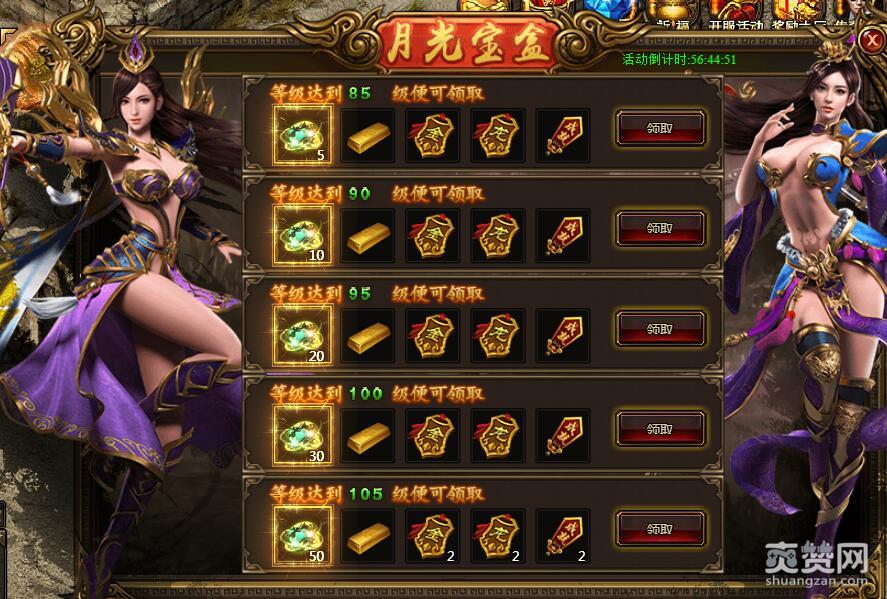This screenshot has width=887, height=599.
Task: Select the green gem stack of 5
Action: point(302,136)
